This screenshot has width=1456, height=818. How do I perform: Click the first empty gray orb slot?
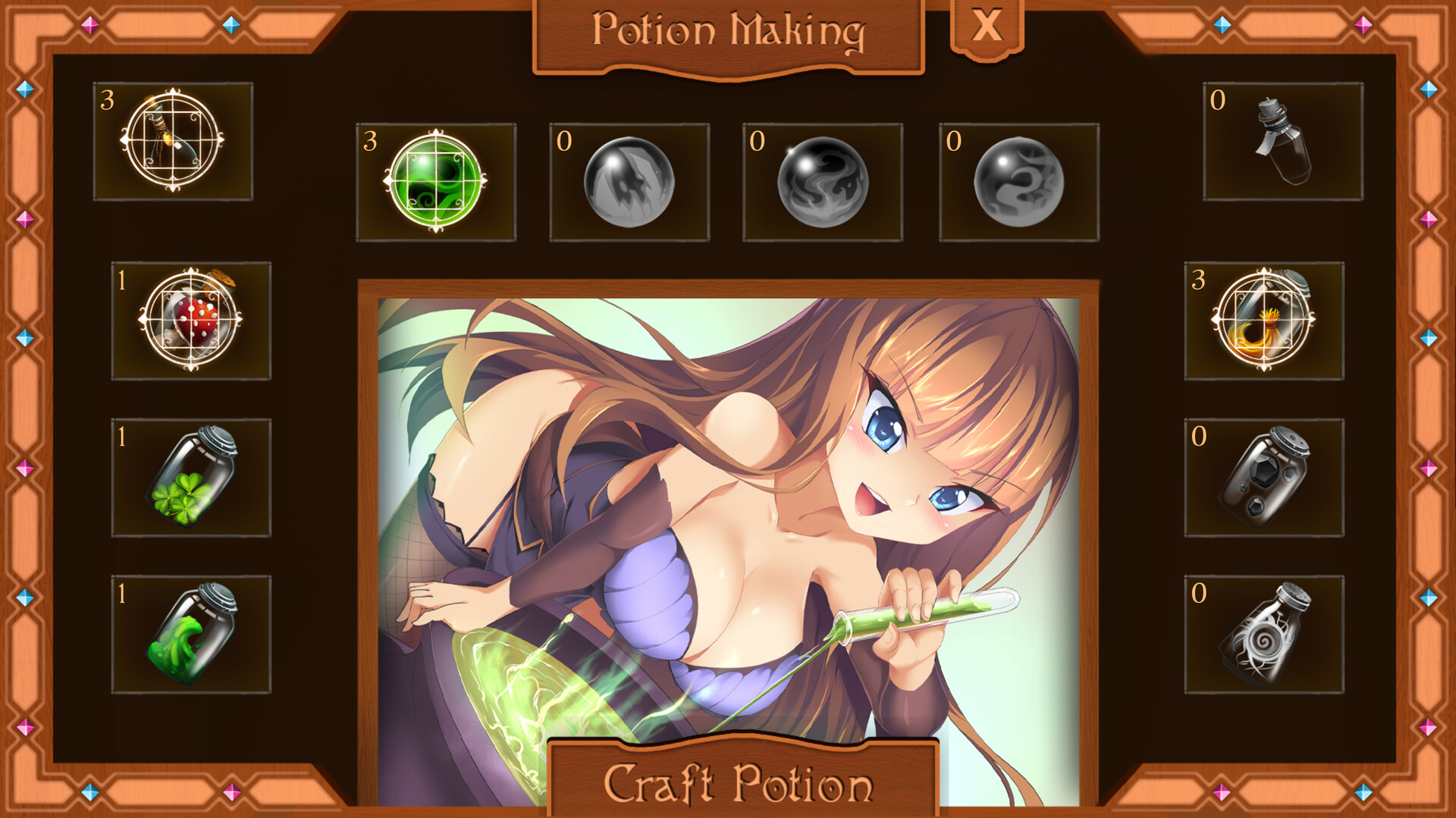click(x=629, y=180)
